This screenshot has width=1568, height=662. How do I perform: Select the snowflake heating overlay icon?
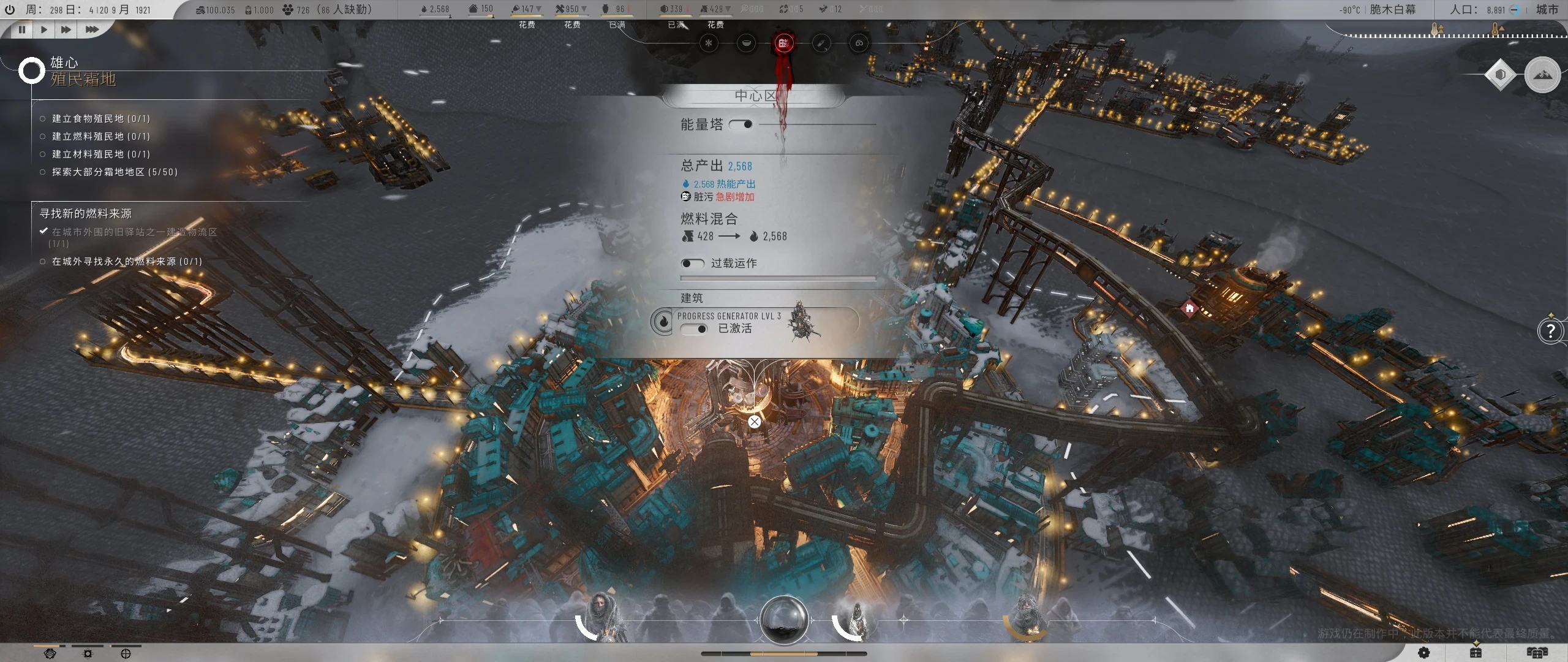[709, 44]
